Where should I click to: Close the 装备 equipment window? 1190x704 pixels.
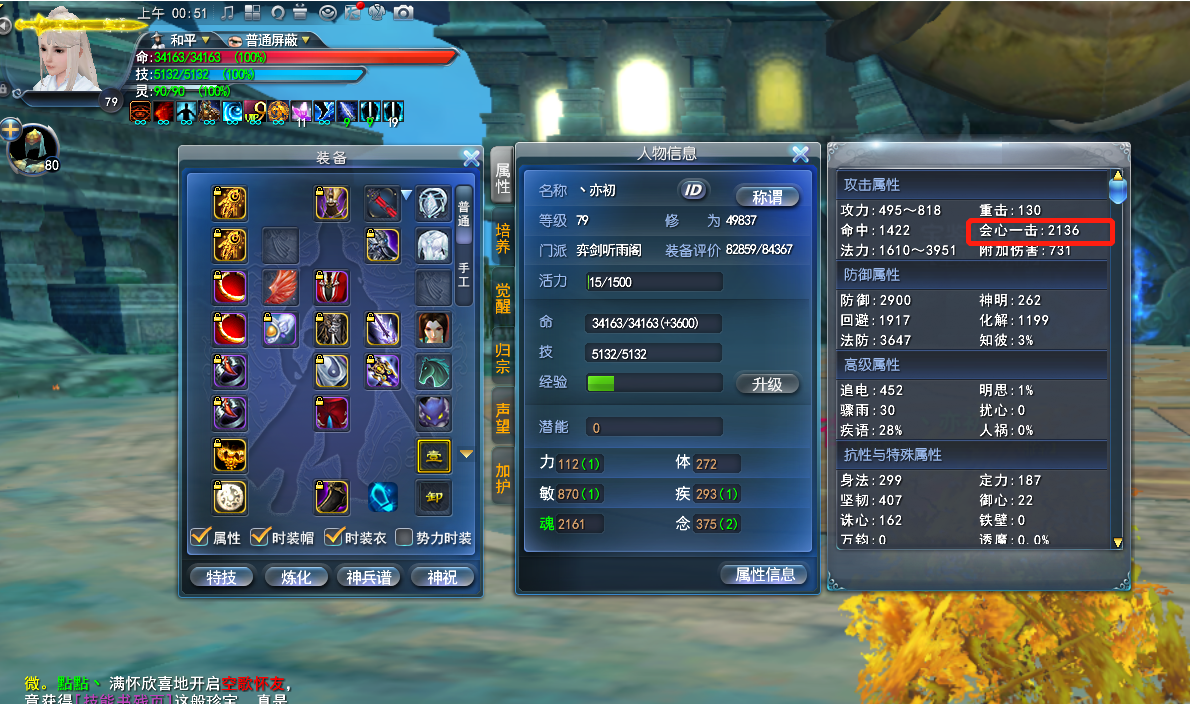click(471, 156)
